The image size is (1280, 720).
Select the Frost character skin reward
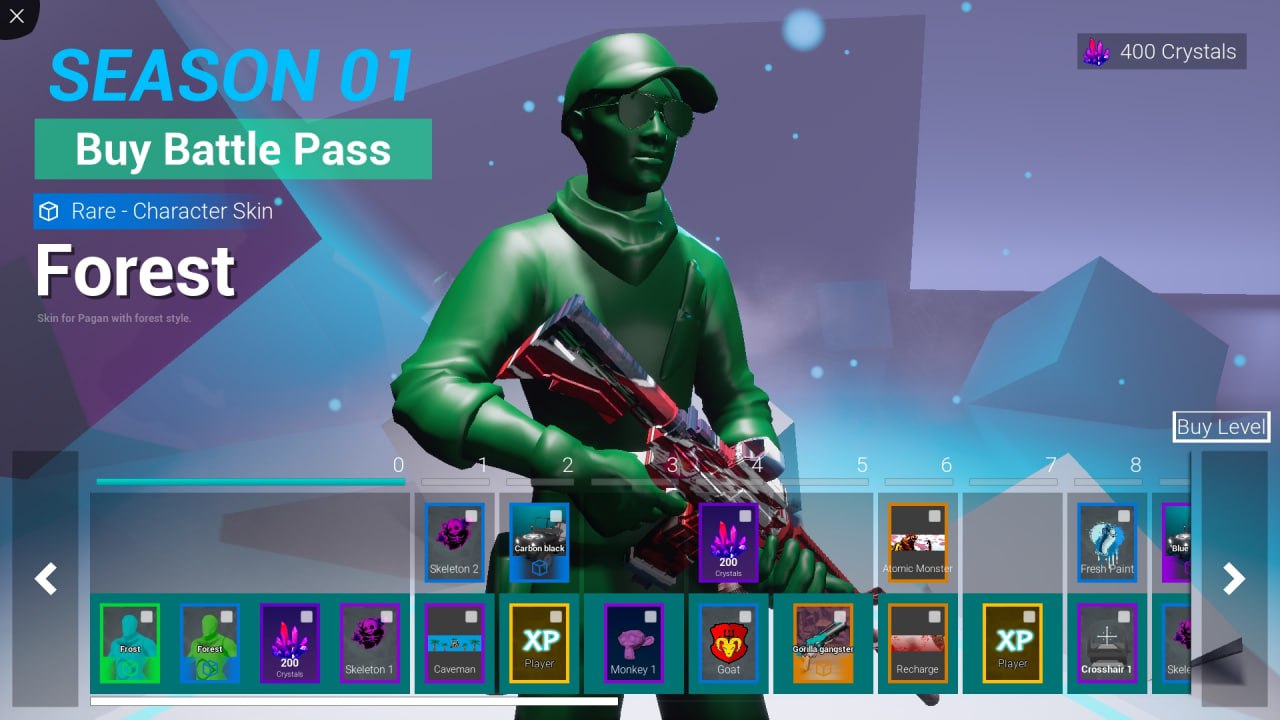click(x=129, y=643)
